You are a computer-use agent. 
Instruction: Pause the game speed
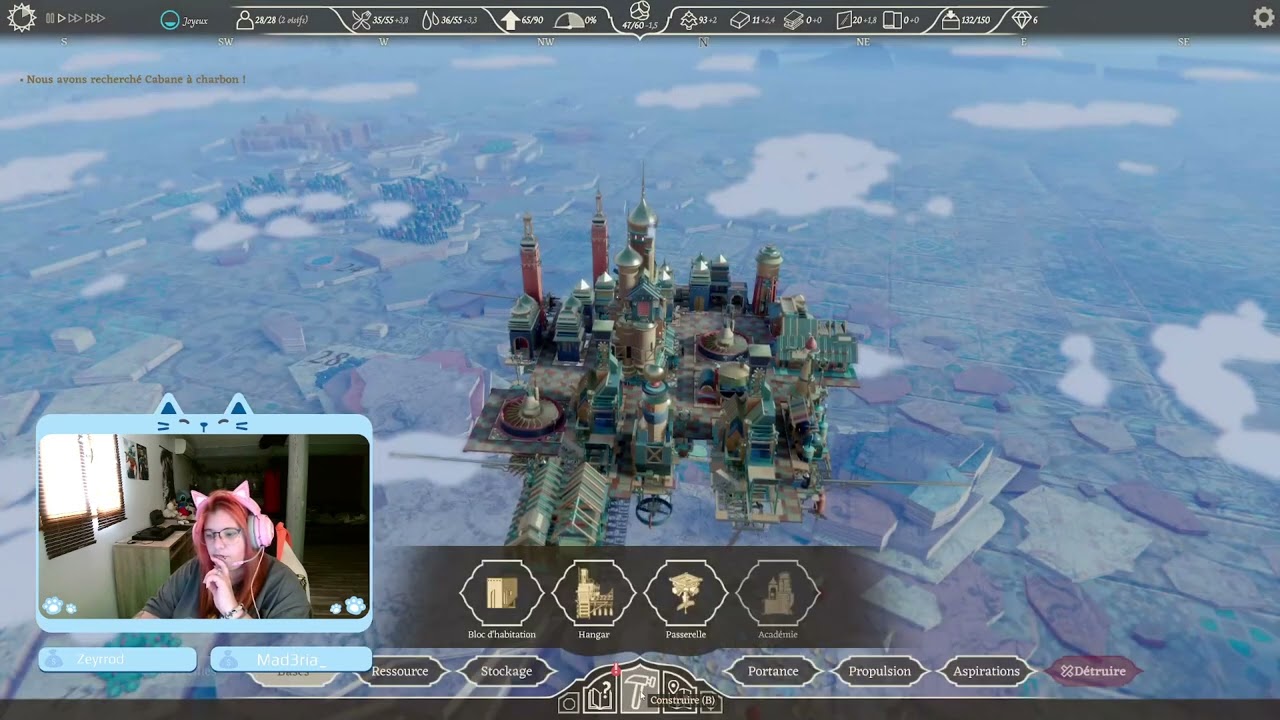50,18
